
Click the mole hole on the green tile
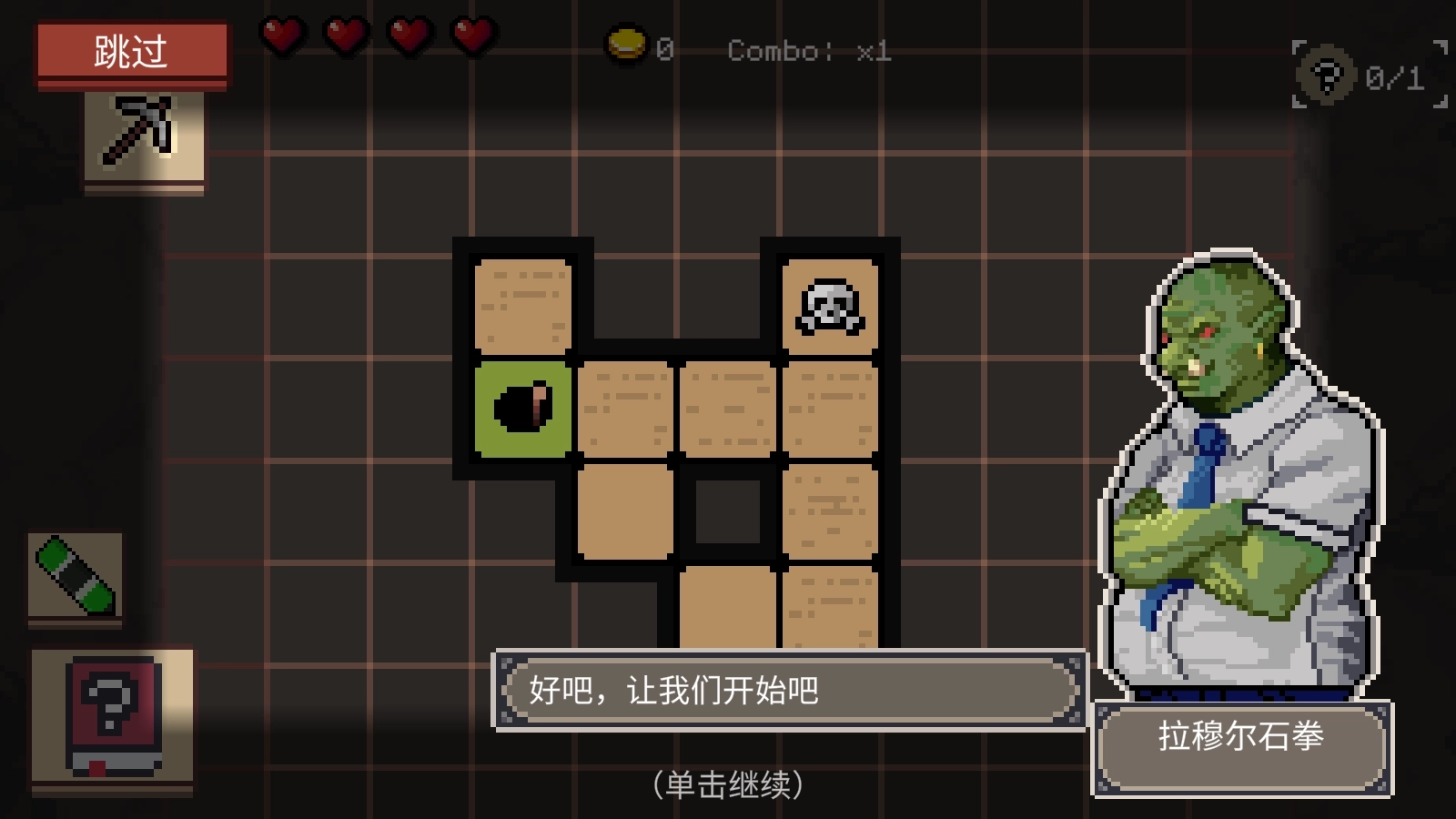(522, 406)
